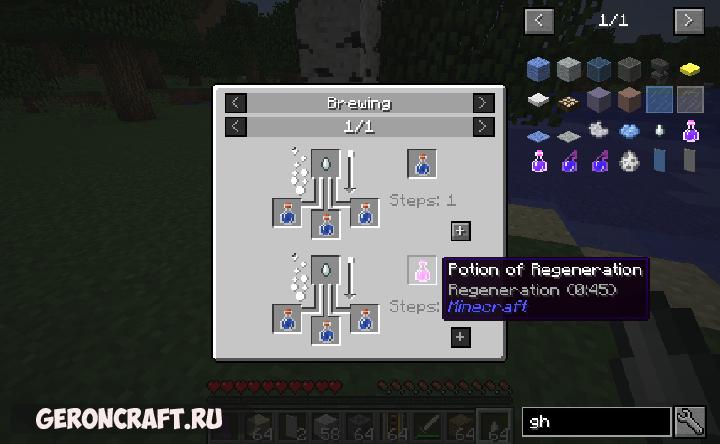
Task: Select the brown block in the item list
Action: 629,99
